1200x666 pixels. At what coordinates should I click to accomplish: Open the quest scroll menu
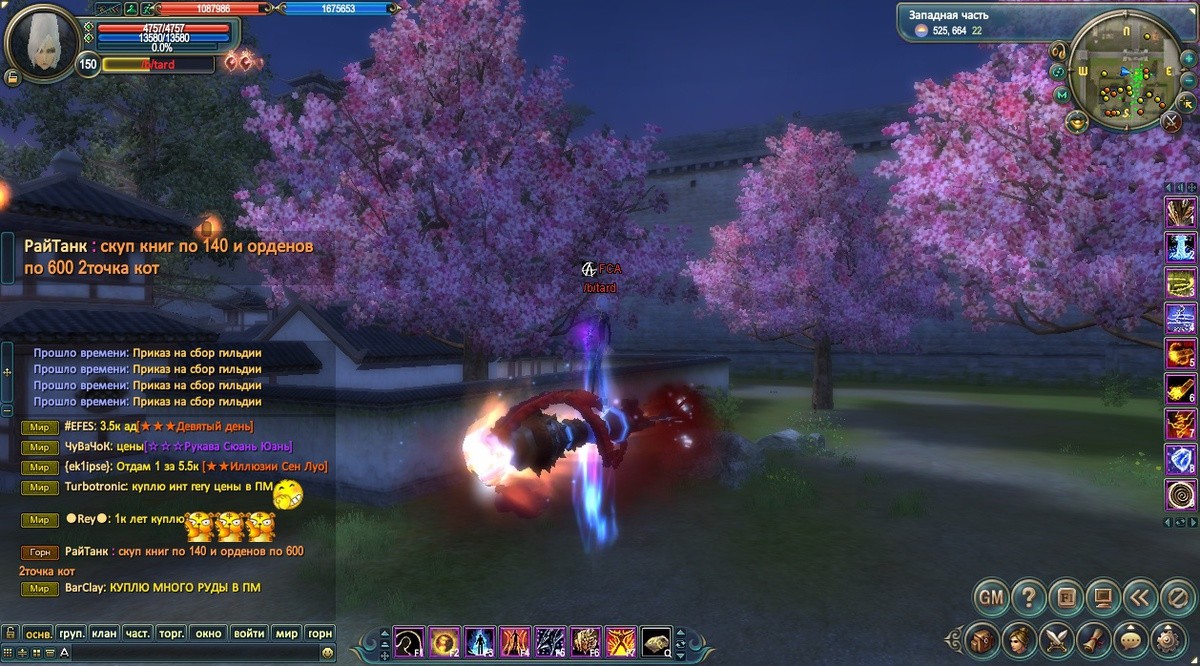pos(1093,638)
